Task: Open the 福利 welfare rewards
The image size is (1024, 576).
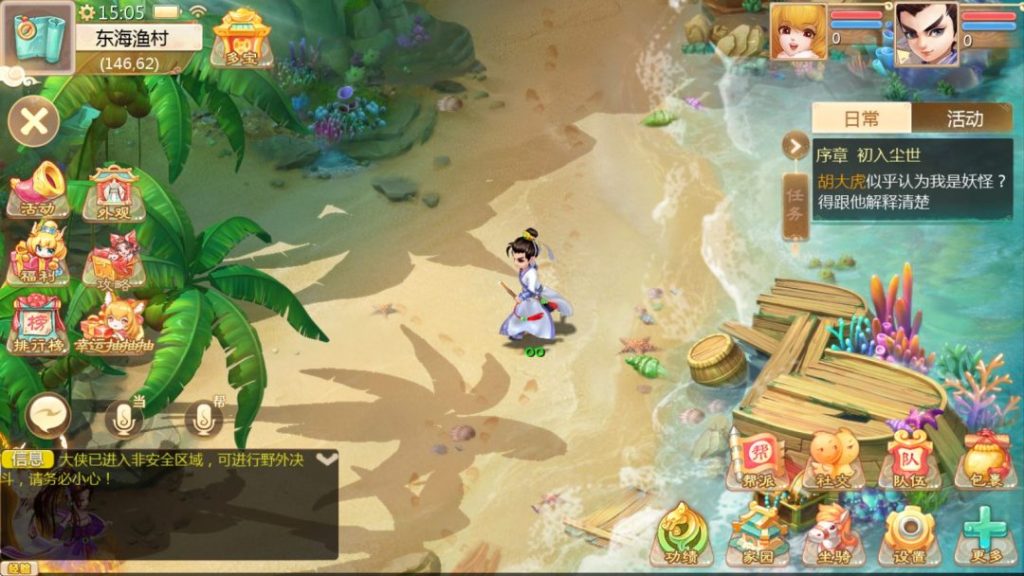Action: coord(38,254)
